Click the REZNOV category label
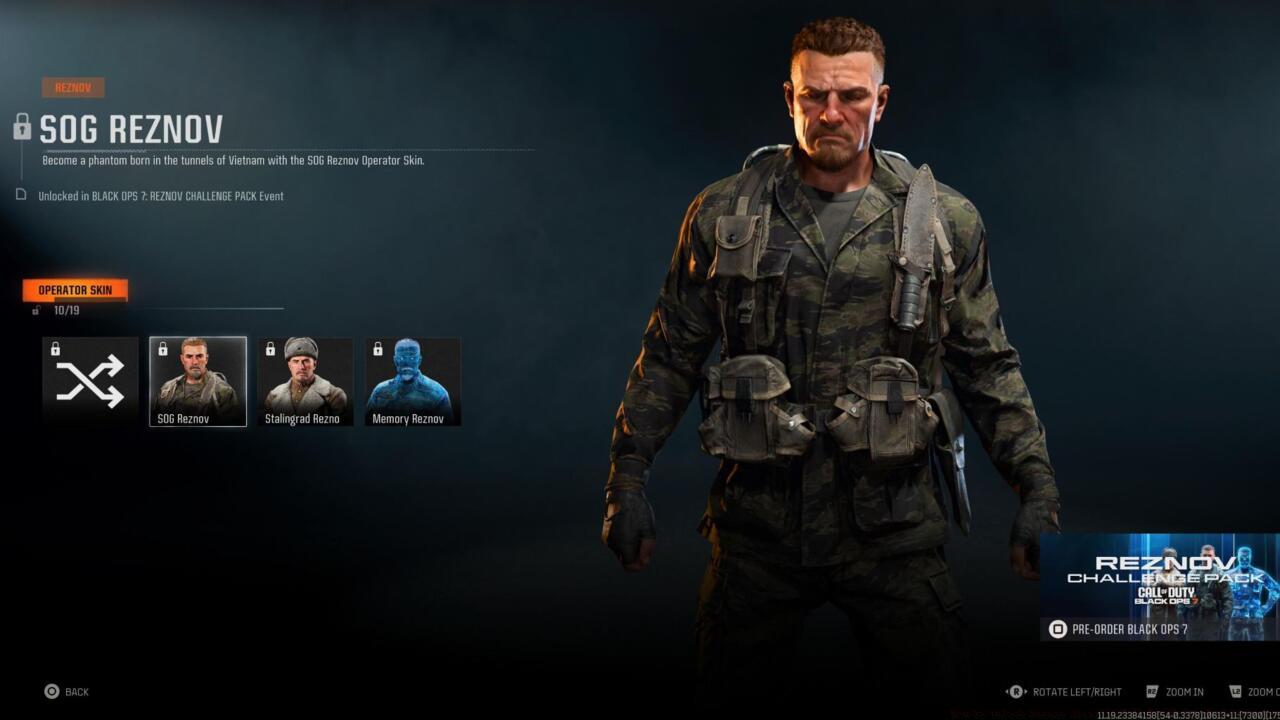Image resolution: width=1280 pixels, height=720 pixels. (74, 87)
